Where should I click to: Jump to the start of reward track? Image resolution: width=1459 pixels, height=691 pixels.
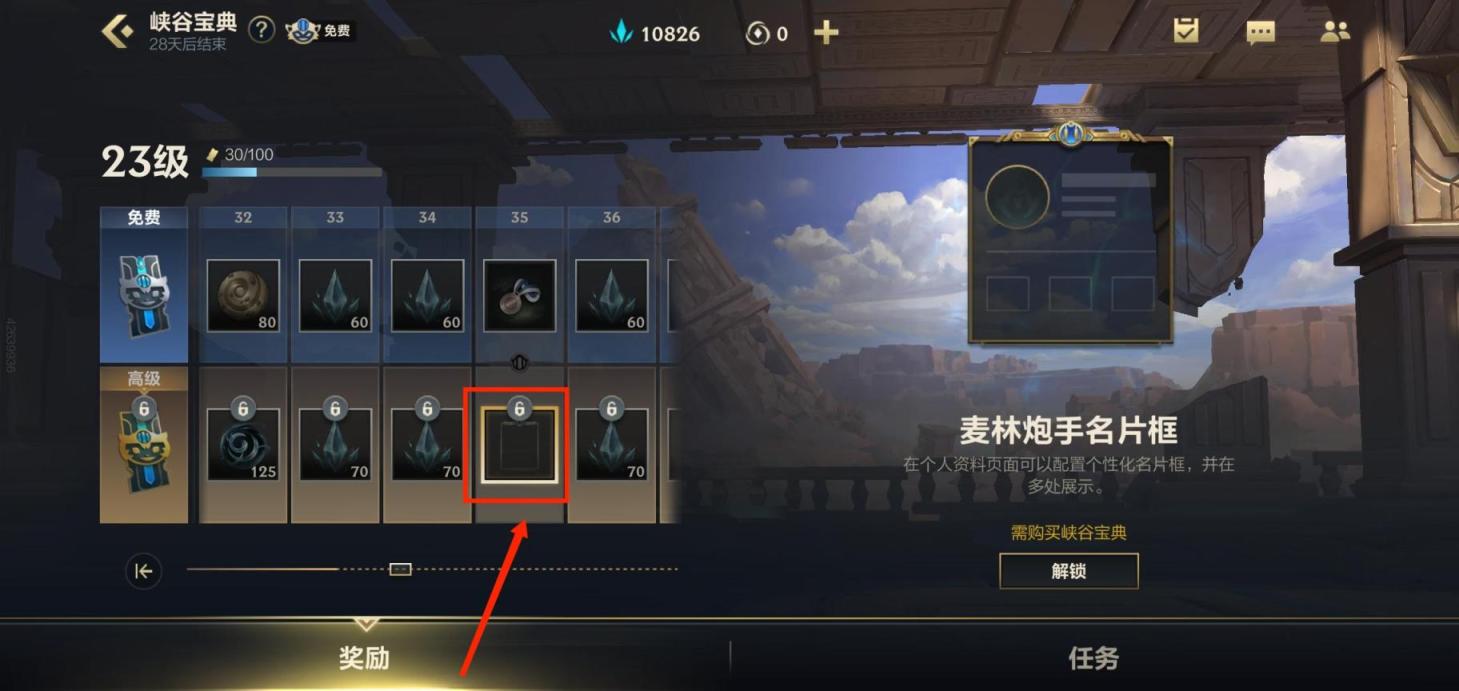[x=143, y=571]
